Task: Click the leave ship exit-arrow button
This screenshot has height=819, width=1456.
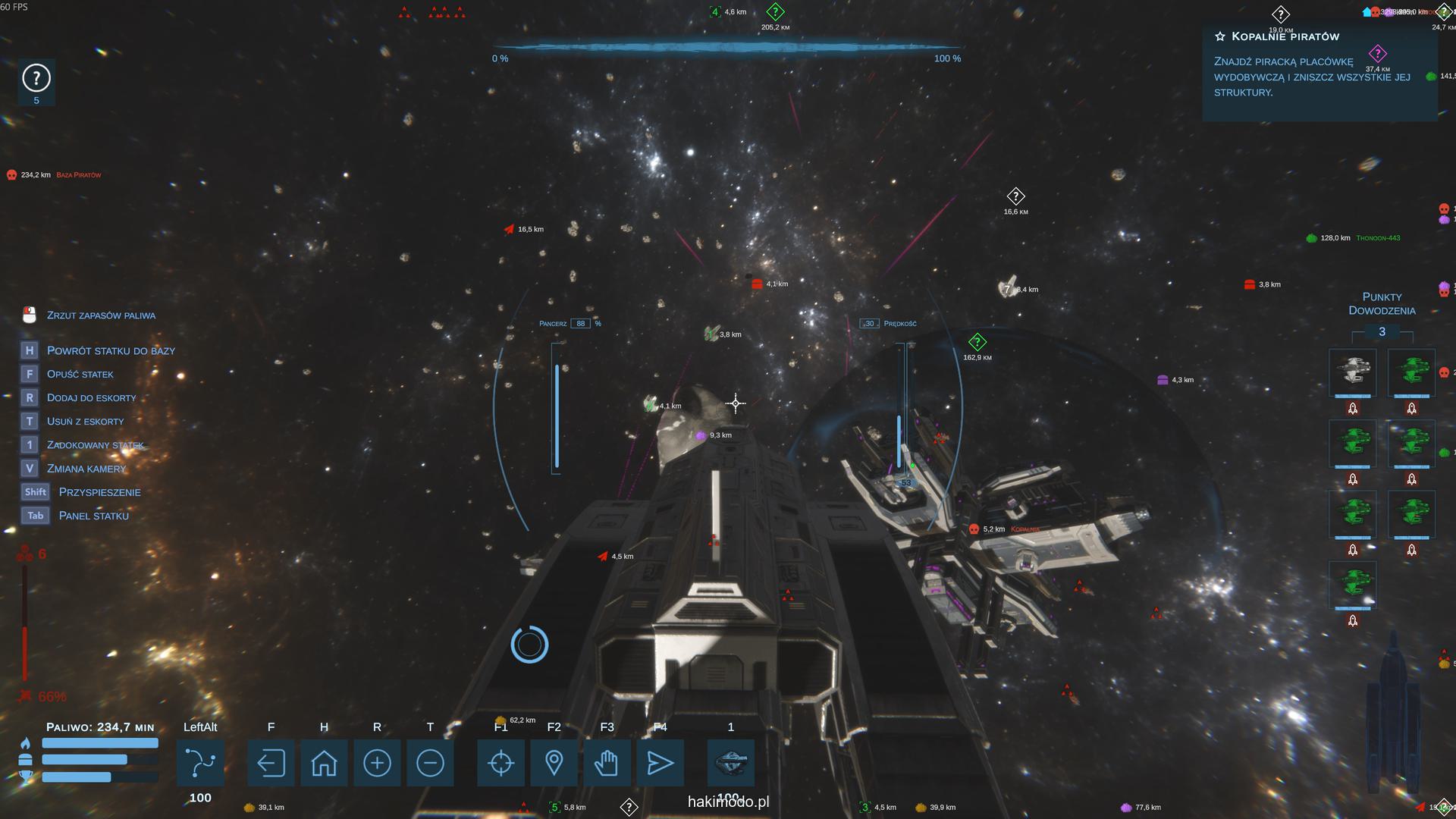Action: point(271,762)
